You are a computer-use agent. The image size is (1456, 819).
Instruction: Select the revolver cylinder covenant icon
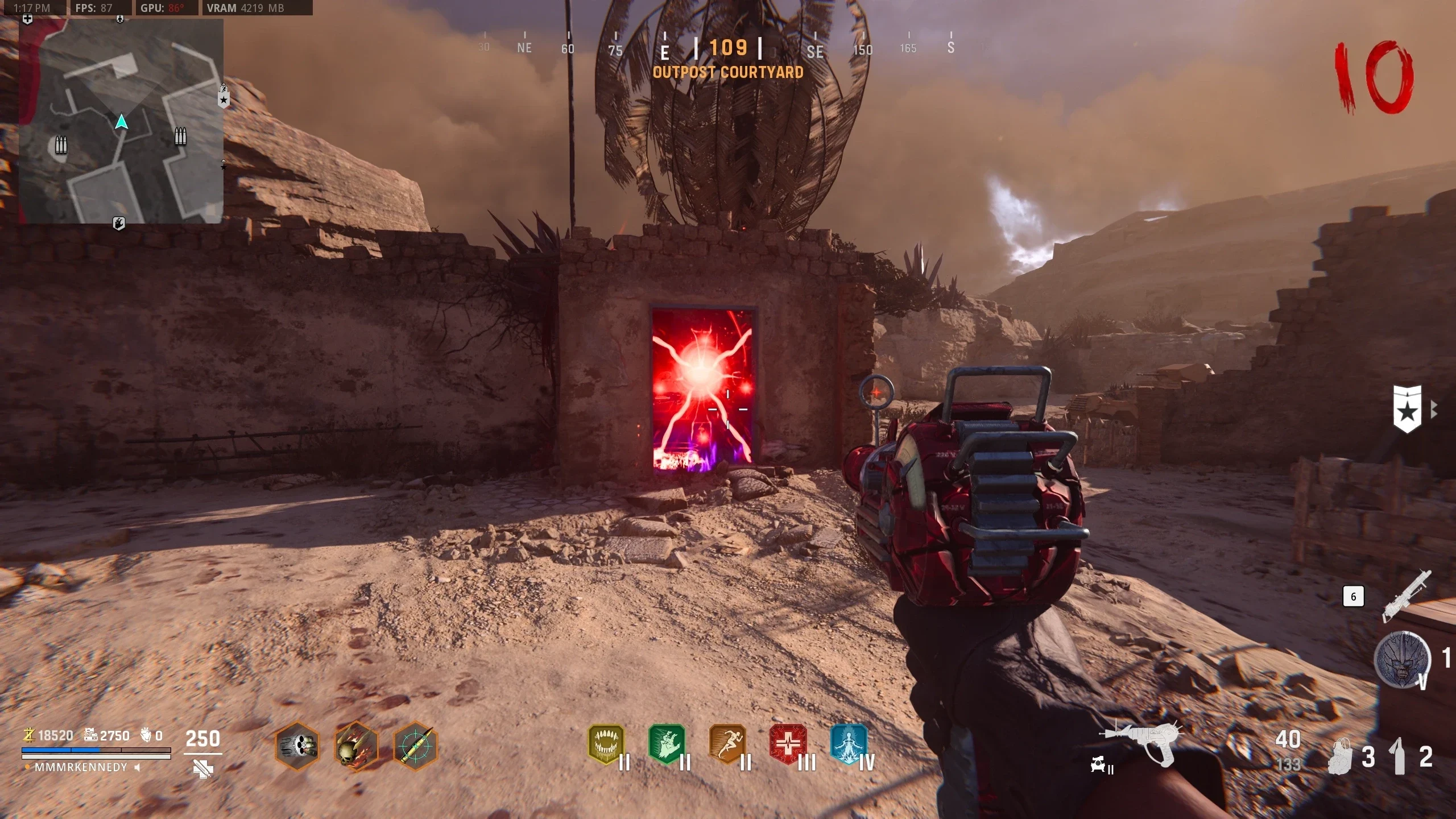(x=297, y=744)
